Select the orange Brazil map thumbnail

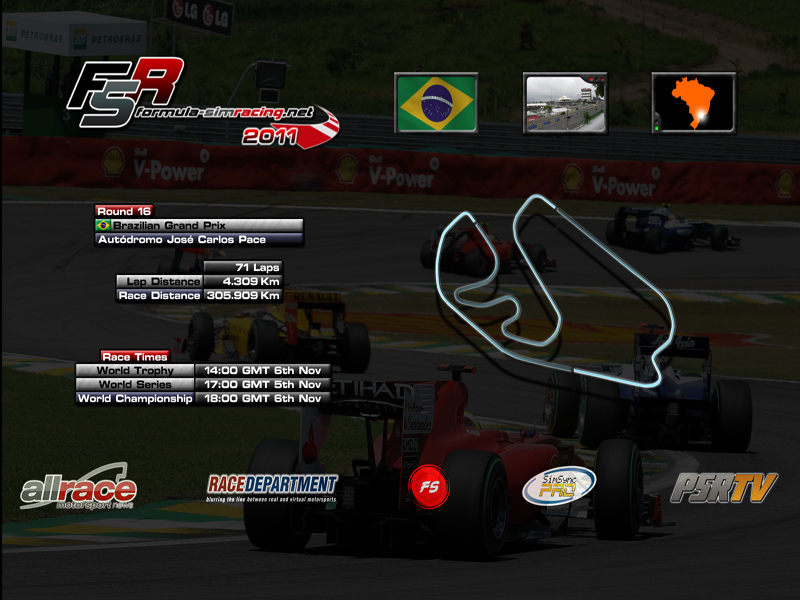tap(693, 103)
